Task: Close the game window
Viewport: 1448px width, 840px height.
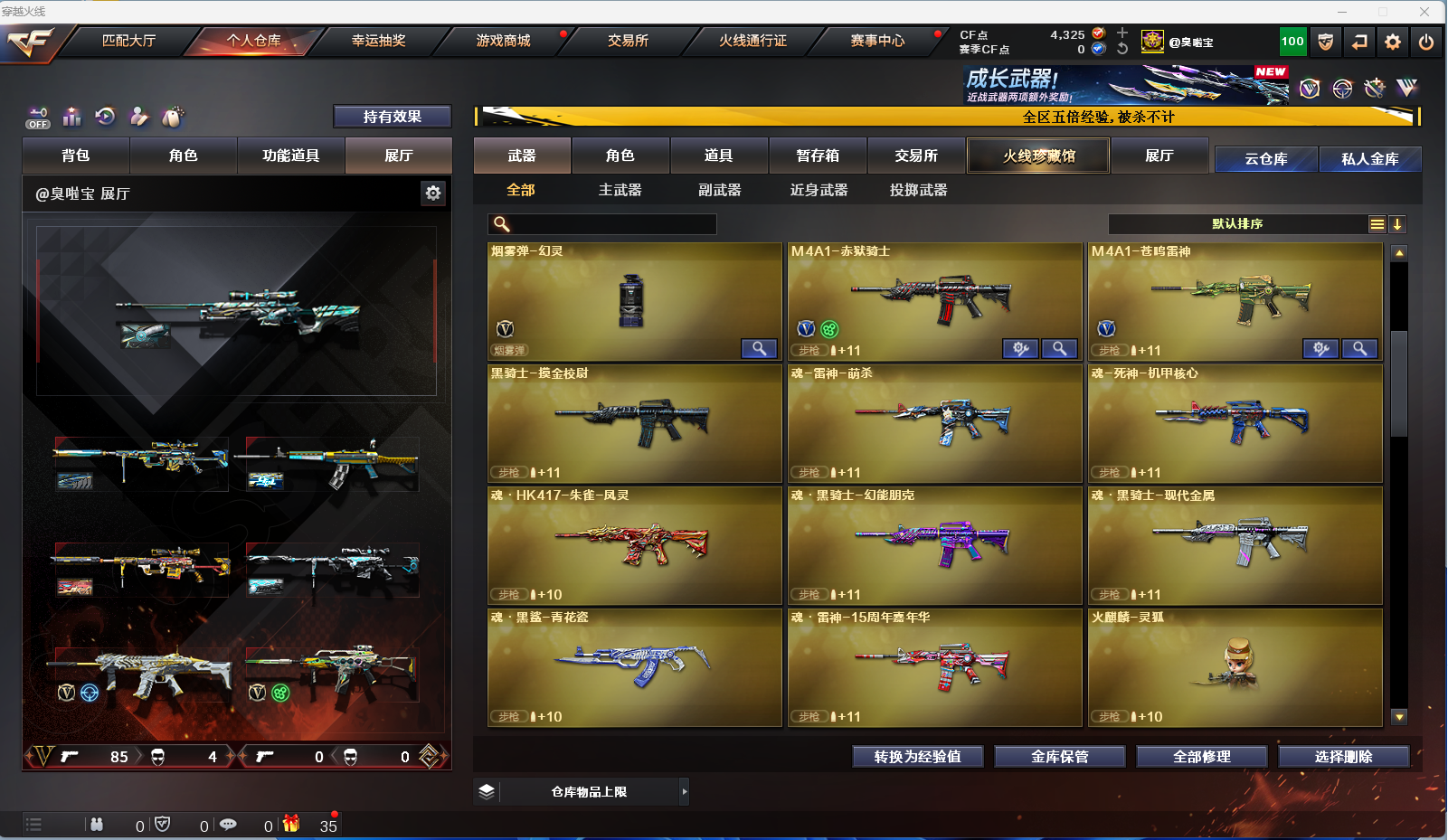Action: (1424, 12)
